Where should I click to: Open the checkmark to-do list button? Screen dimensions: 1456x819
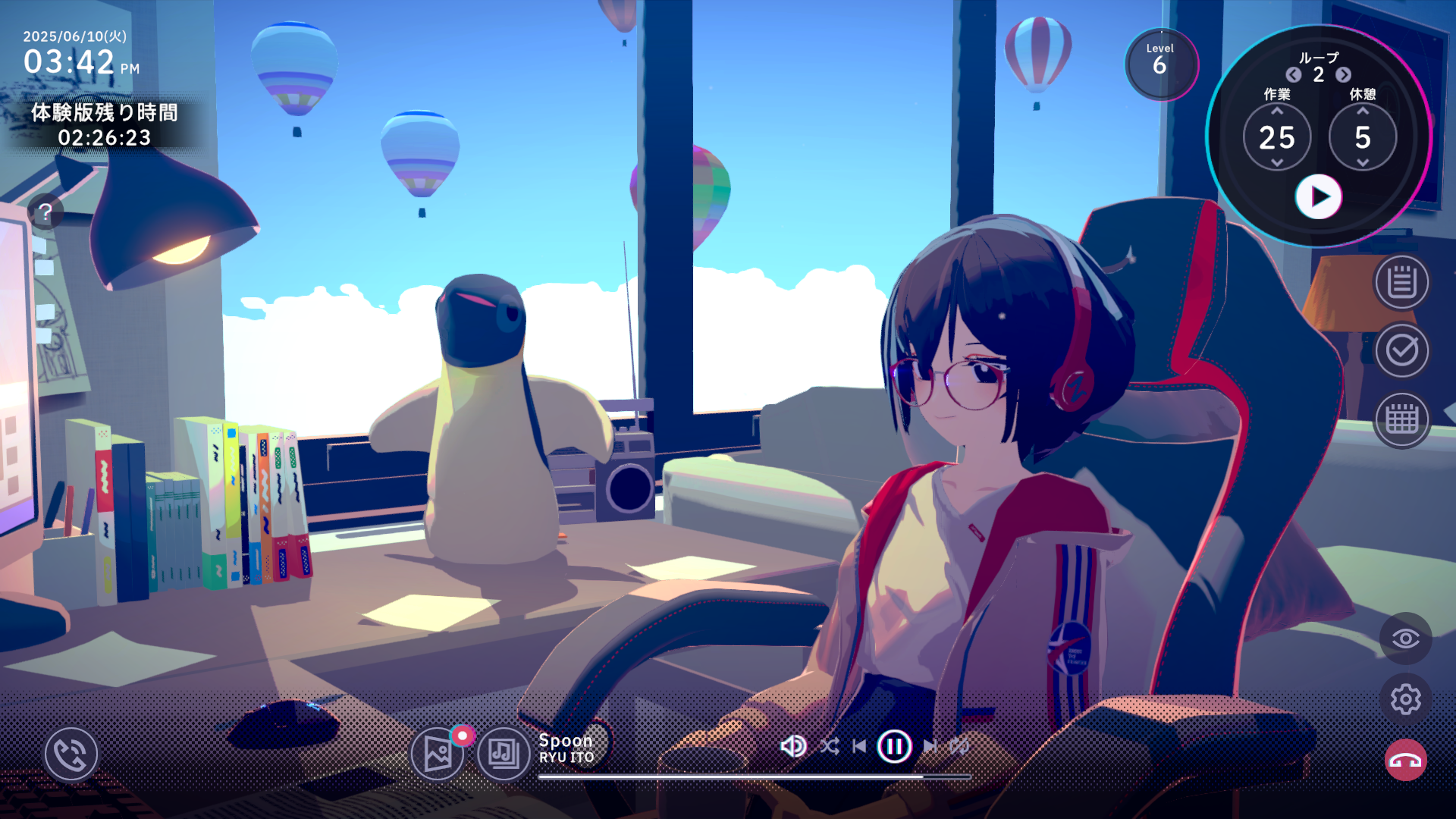click(x=1401, y=350)
